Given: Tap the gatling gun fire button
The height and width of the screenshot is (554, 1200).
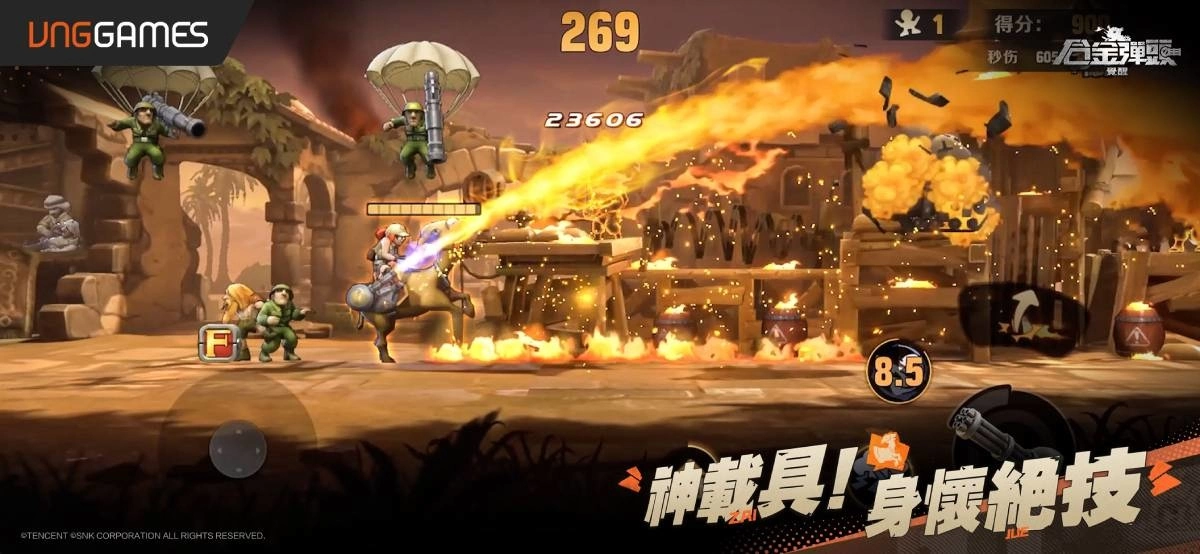Looking at the screenshot, I should click(x=1000, y=431).
